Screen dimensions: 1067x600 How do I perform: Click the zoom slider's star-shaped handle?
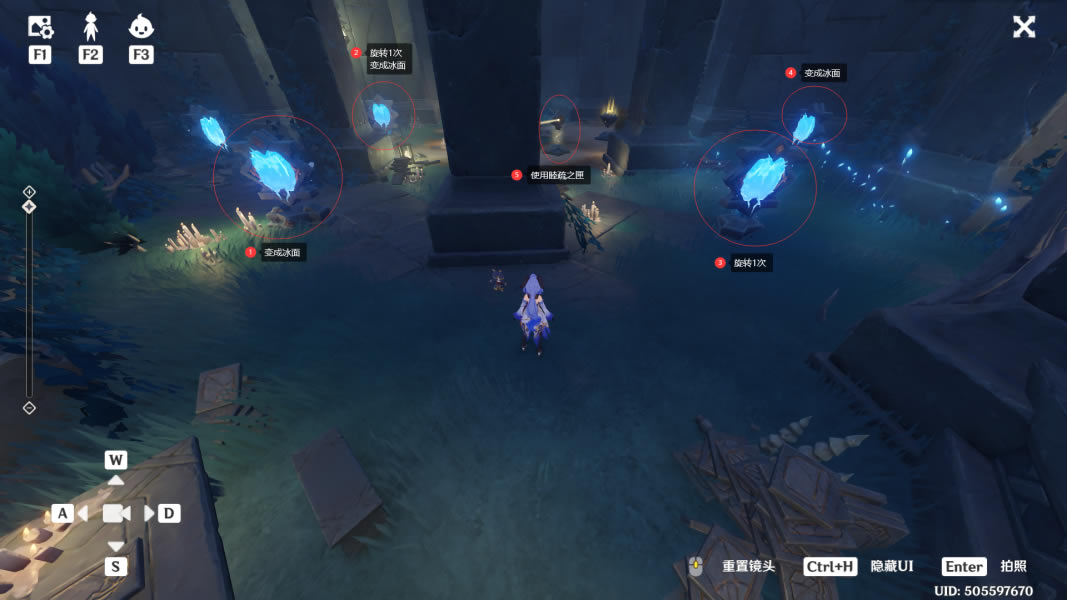[x=29, y=207]
